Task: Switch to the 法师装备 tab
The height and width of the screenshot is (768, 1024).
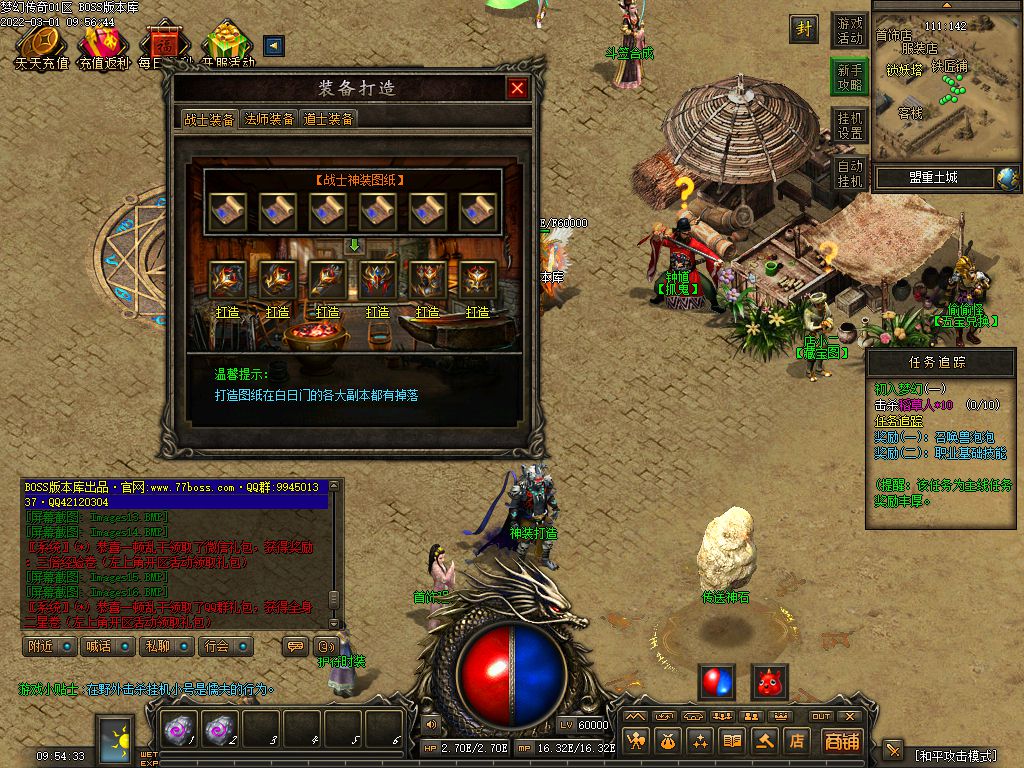Action: [269, 119]
